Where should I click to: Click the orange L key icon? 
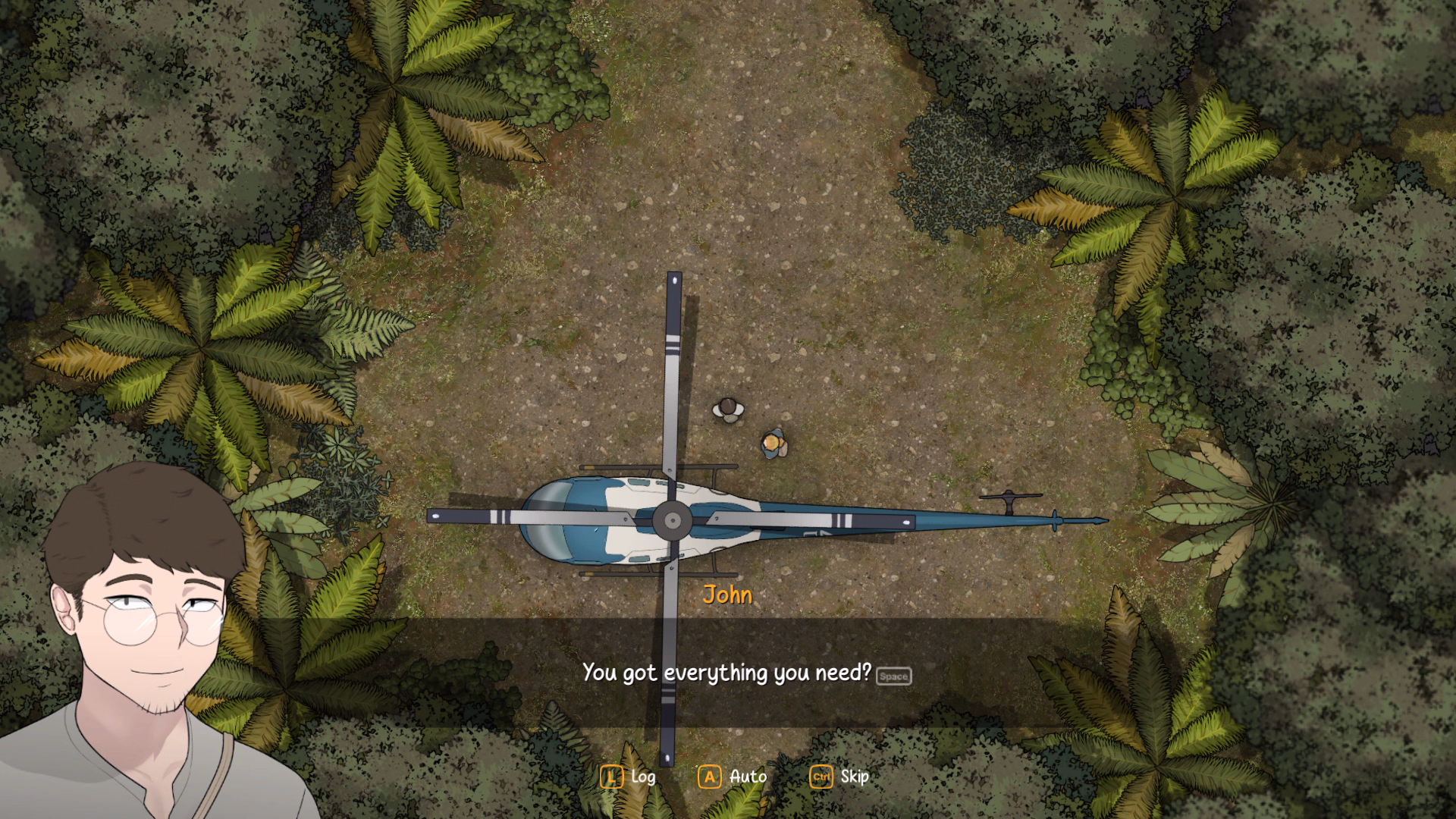pos(610,777)
